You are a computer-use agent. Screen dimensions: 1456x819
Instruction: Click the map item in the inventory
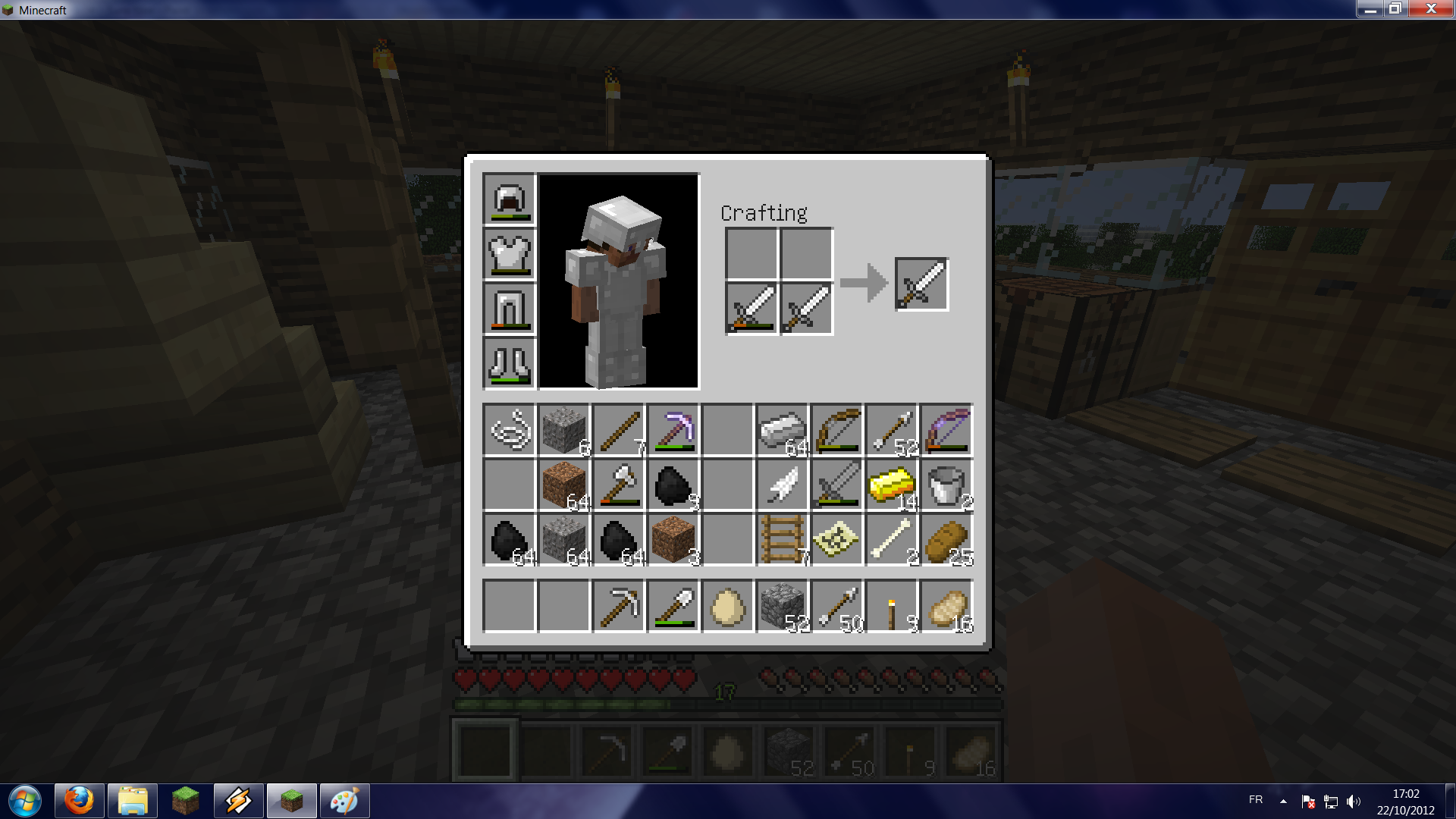point(837,539)
